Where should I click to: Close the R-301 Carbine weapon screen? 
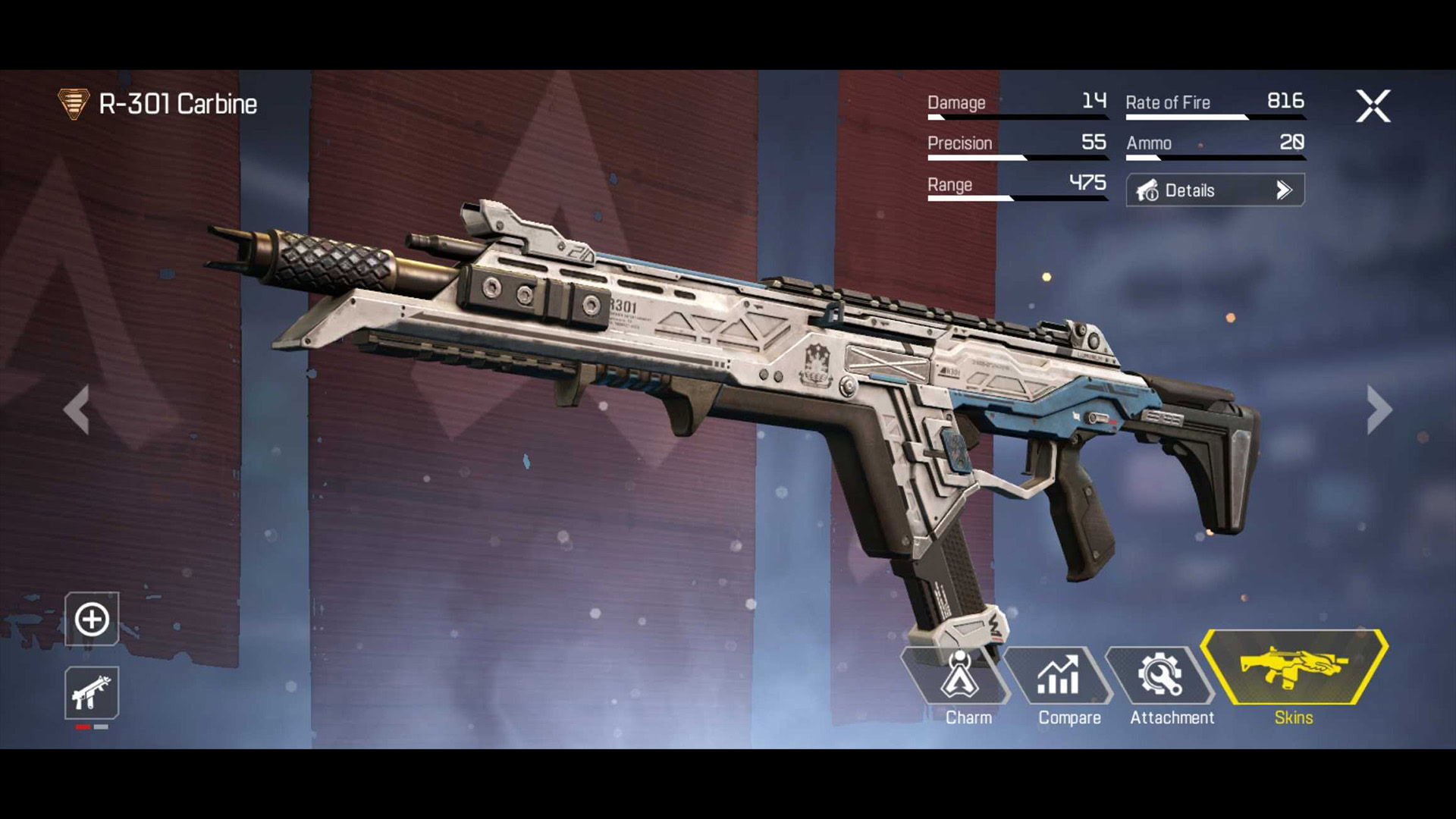point(1373,106)
